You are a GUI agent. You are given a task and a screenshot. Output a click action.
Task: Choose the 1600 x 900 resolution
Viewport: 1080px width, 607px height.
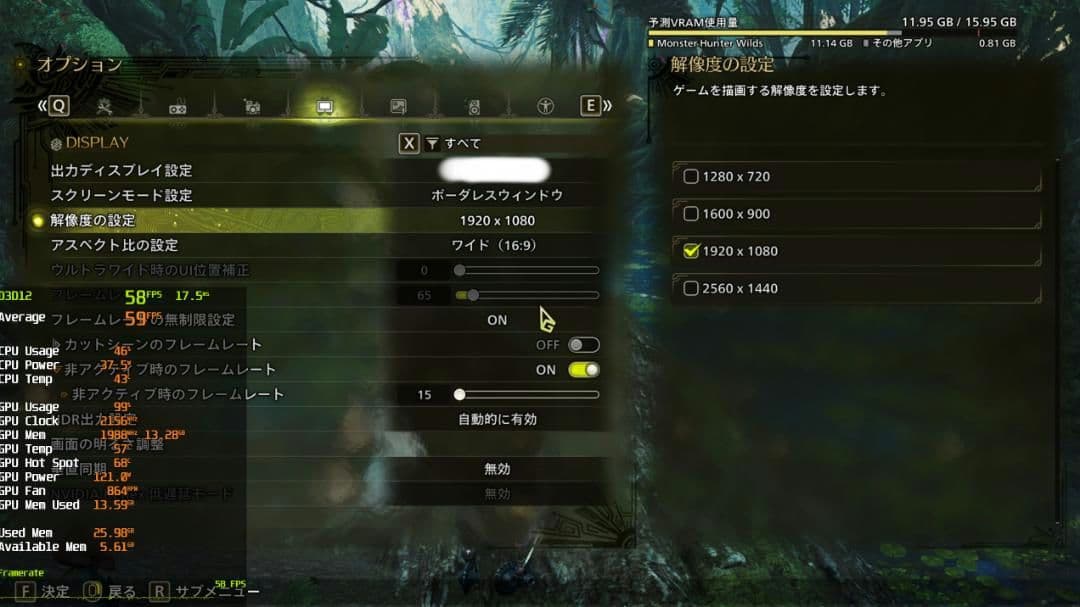click(691, 214)
